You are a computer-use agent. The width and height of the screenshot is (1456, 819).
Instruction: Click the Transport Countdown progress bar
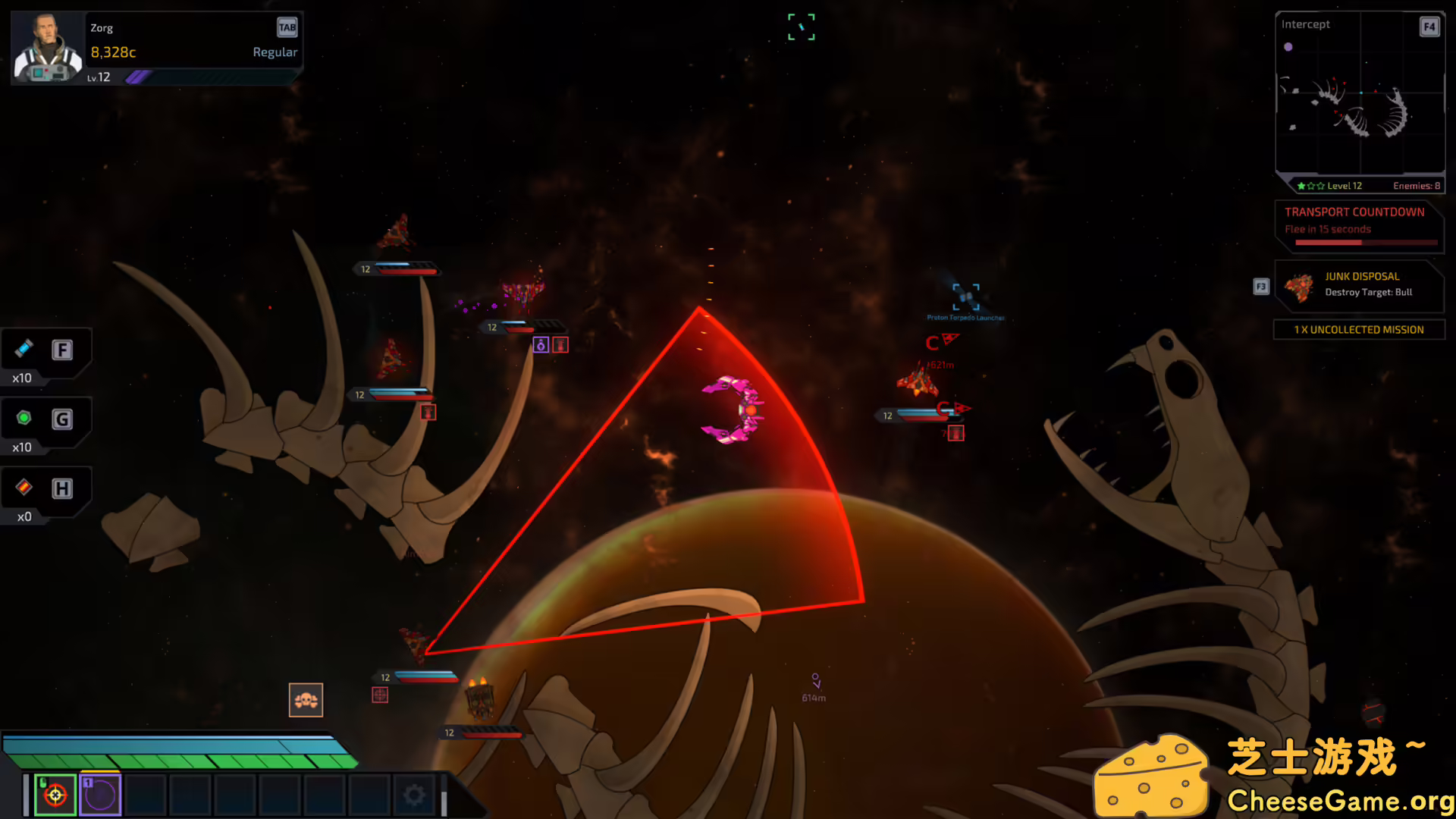coord(1365,241)
